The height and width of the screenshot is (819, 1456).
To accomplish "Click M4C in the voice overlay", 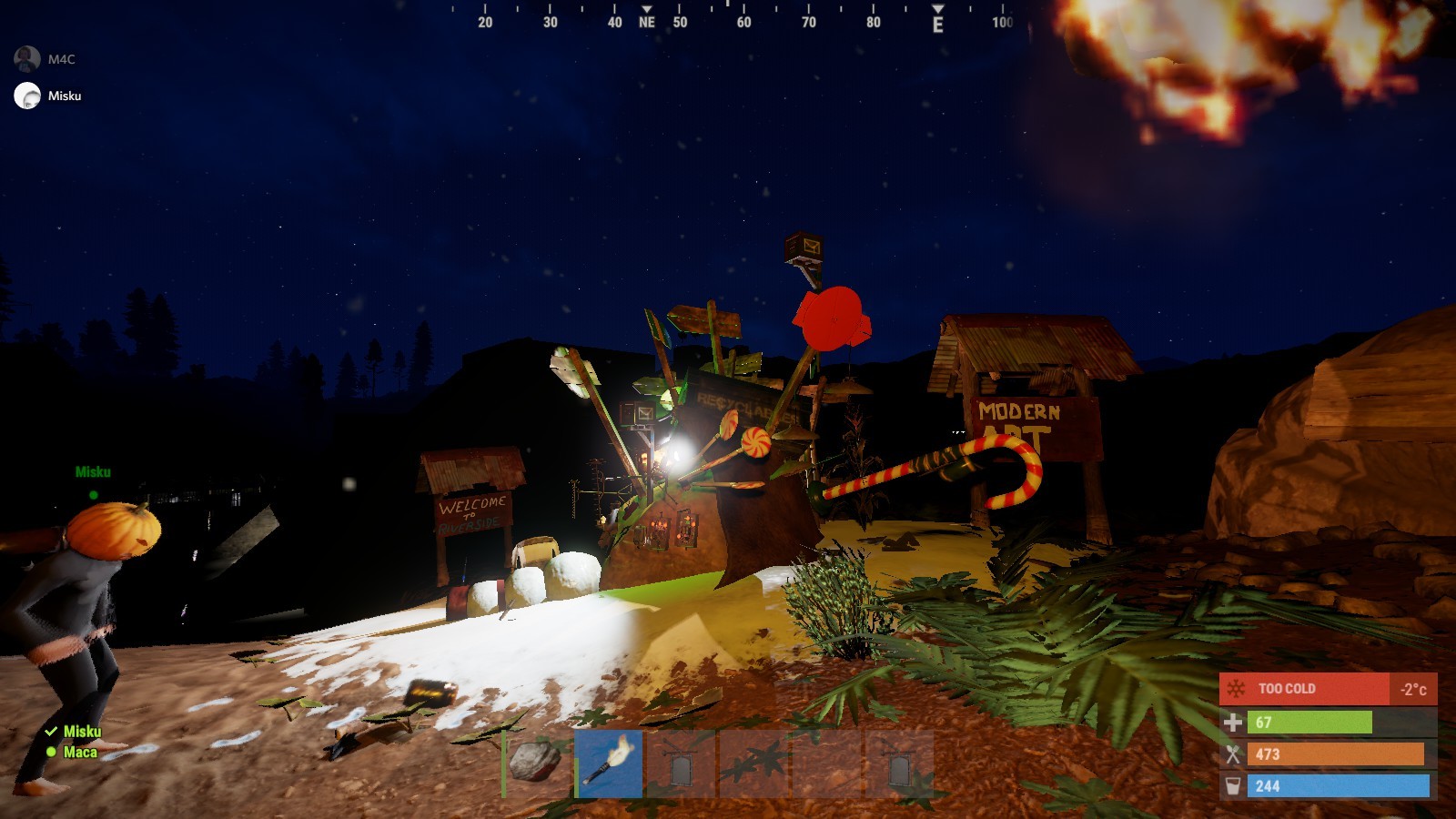I will (61, 59).
